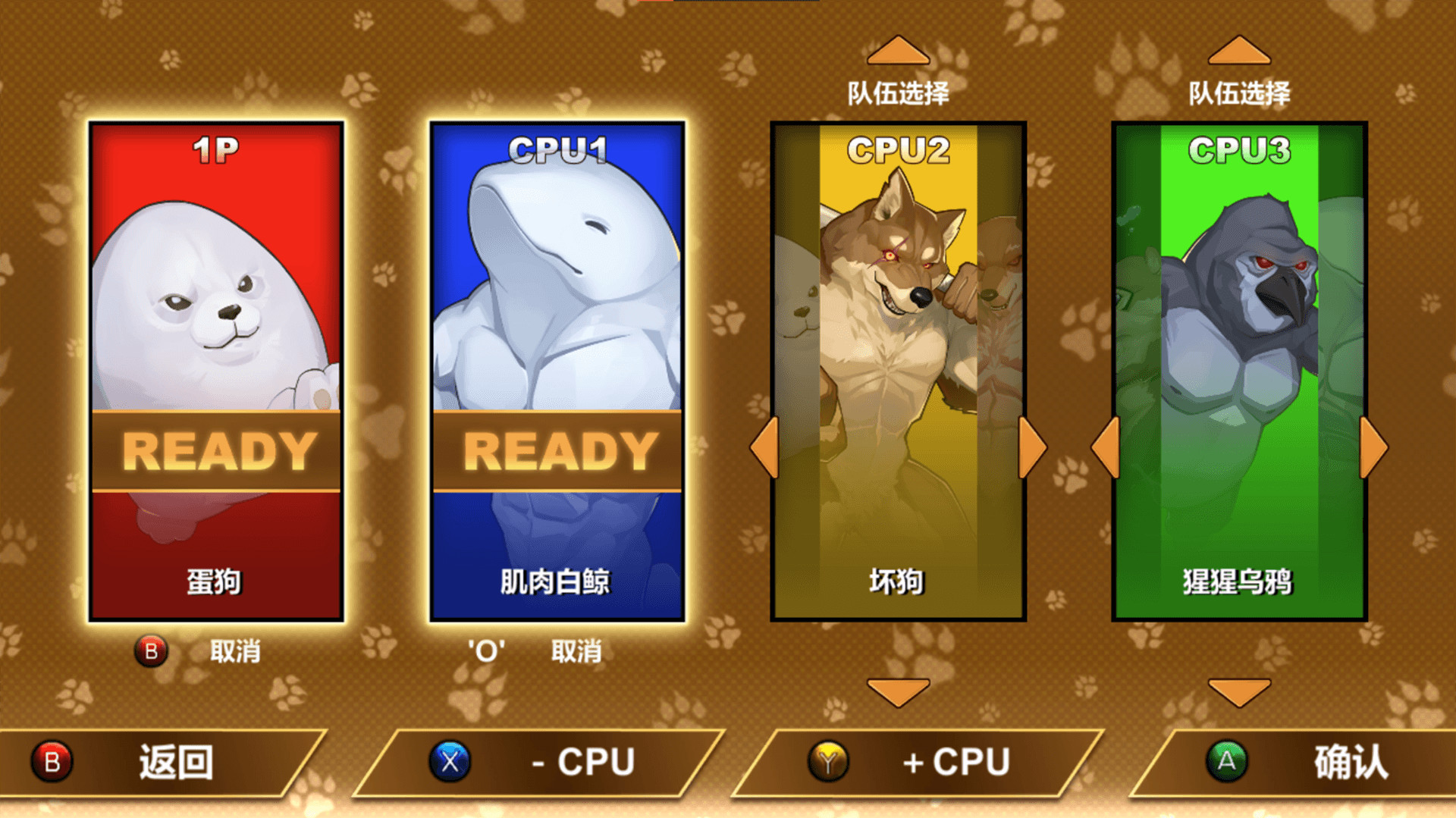Click the 'O' label under the CPU1 card
The width and height of the screenshot is (1456, 818).
(486, 650)
